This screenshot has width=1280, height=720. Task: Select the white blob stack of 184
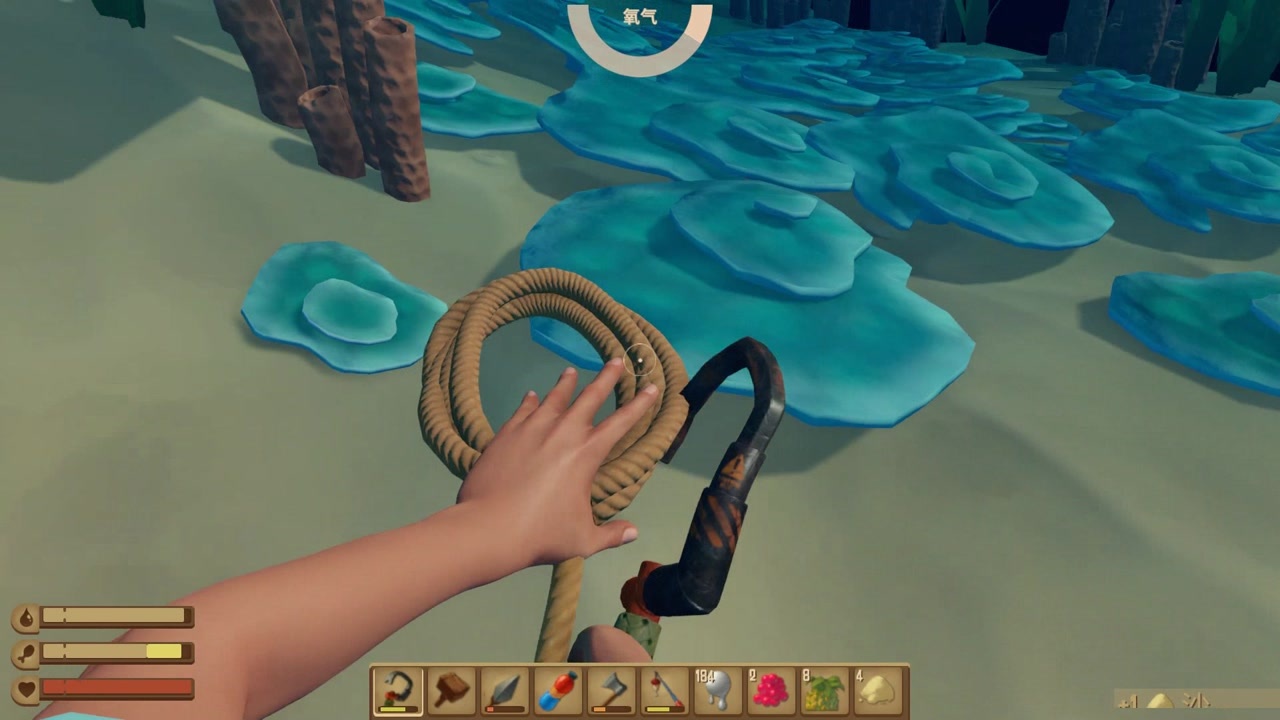coord(718,690)
